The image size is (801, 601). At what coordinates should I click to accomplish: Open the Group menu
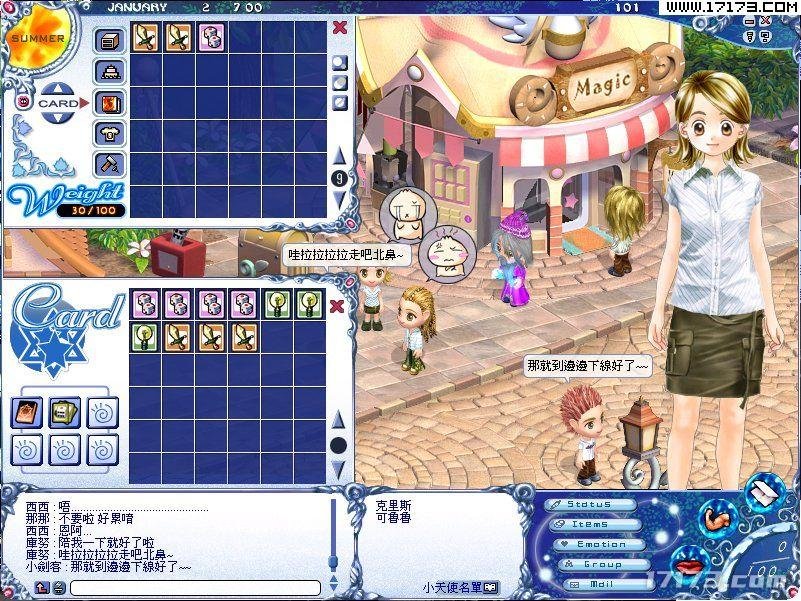click(x=599, y=564)
